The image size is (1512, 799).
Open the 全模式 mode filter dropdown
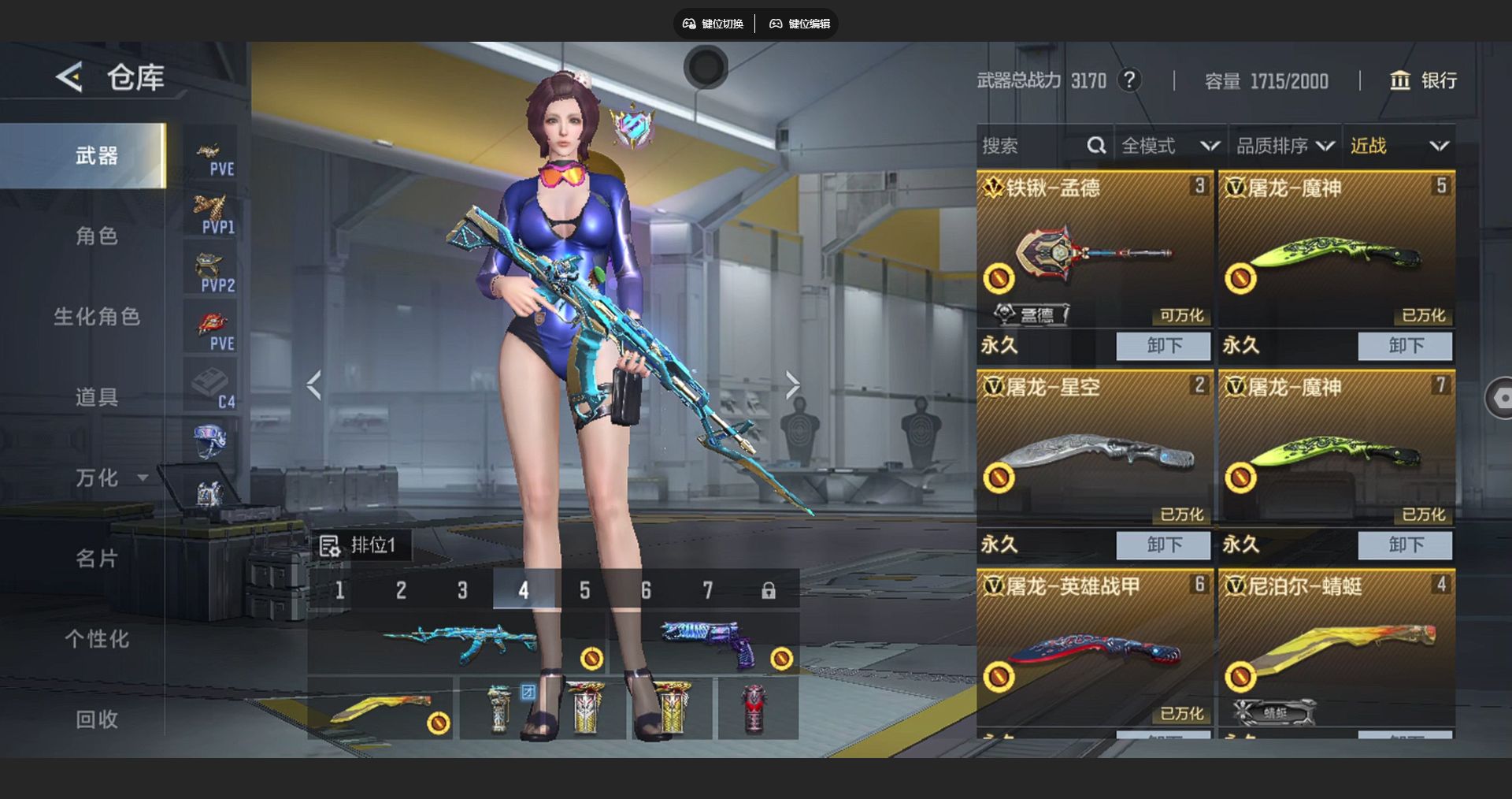[x=1169, y=146]
